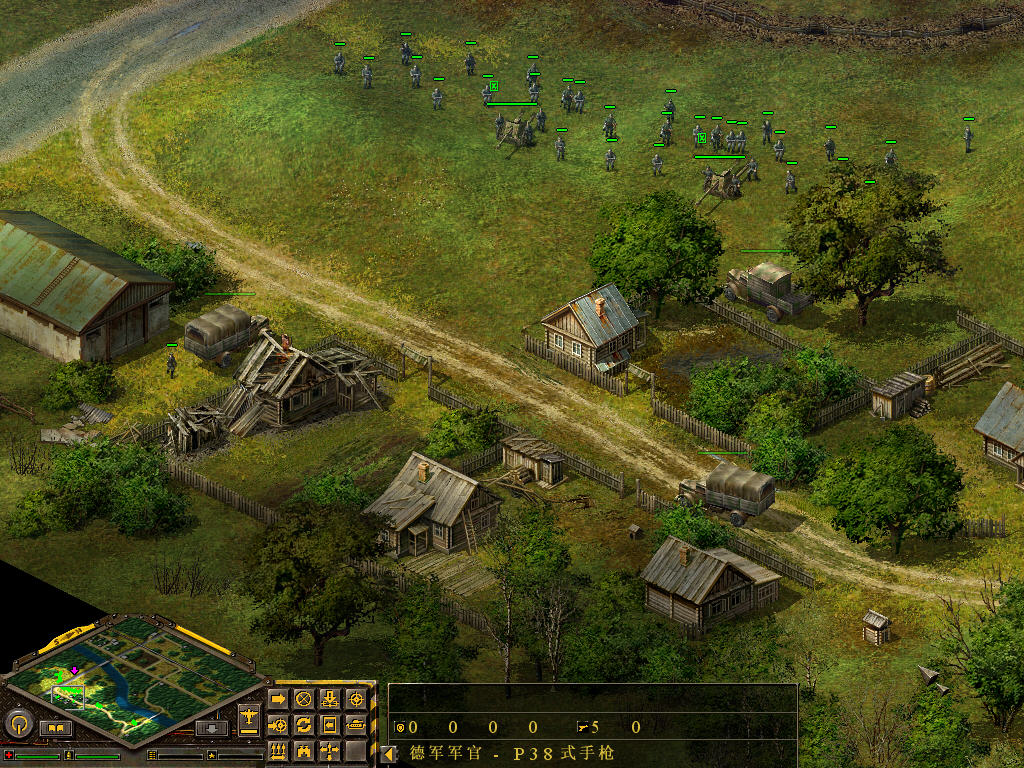Click the yellow left-triangle panel arrow
The image size is (1024, 768).
pyautogui.click(x=389, y=754)
